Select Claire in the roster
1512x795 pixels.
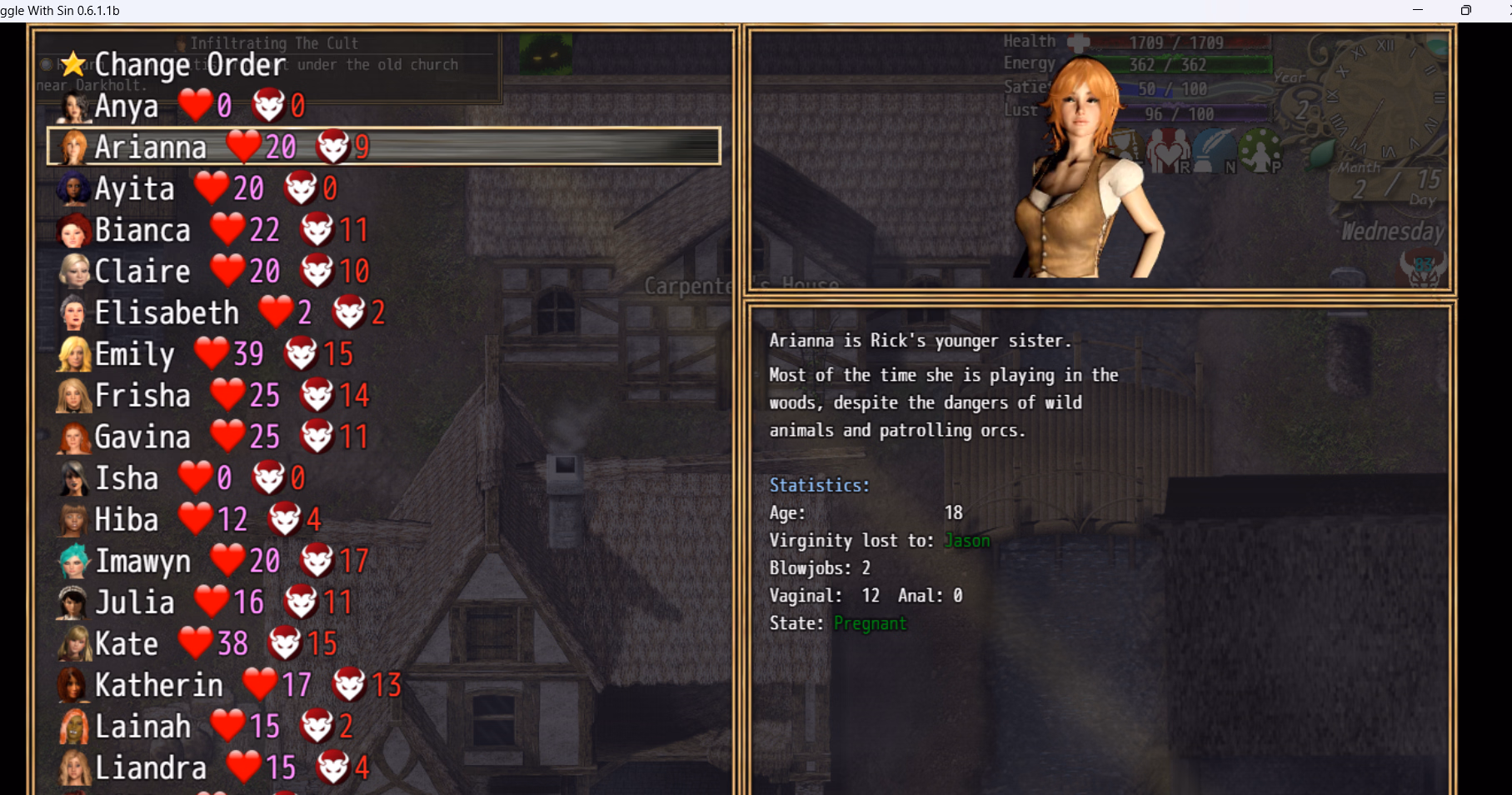[142, 271]
